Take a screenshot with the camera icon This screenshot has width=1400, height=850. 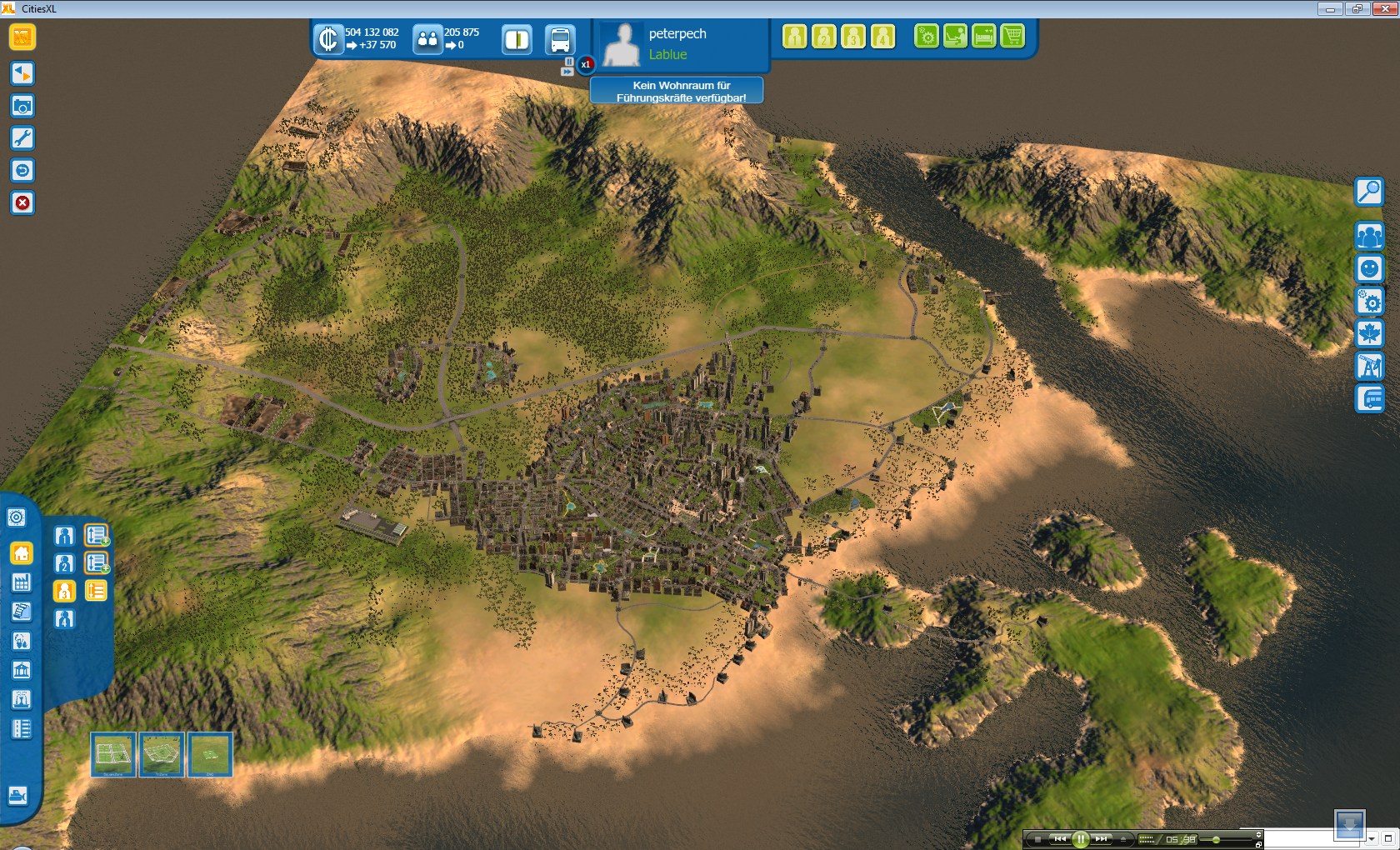coord(22,106)
